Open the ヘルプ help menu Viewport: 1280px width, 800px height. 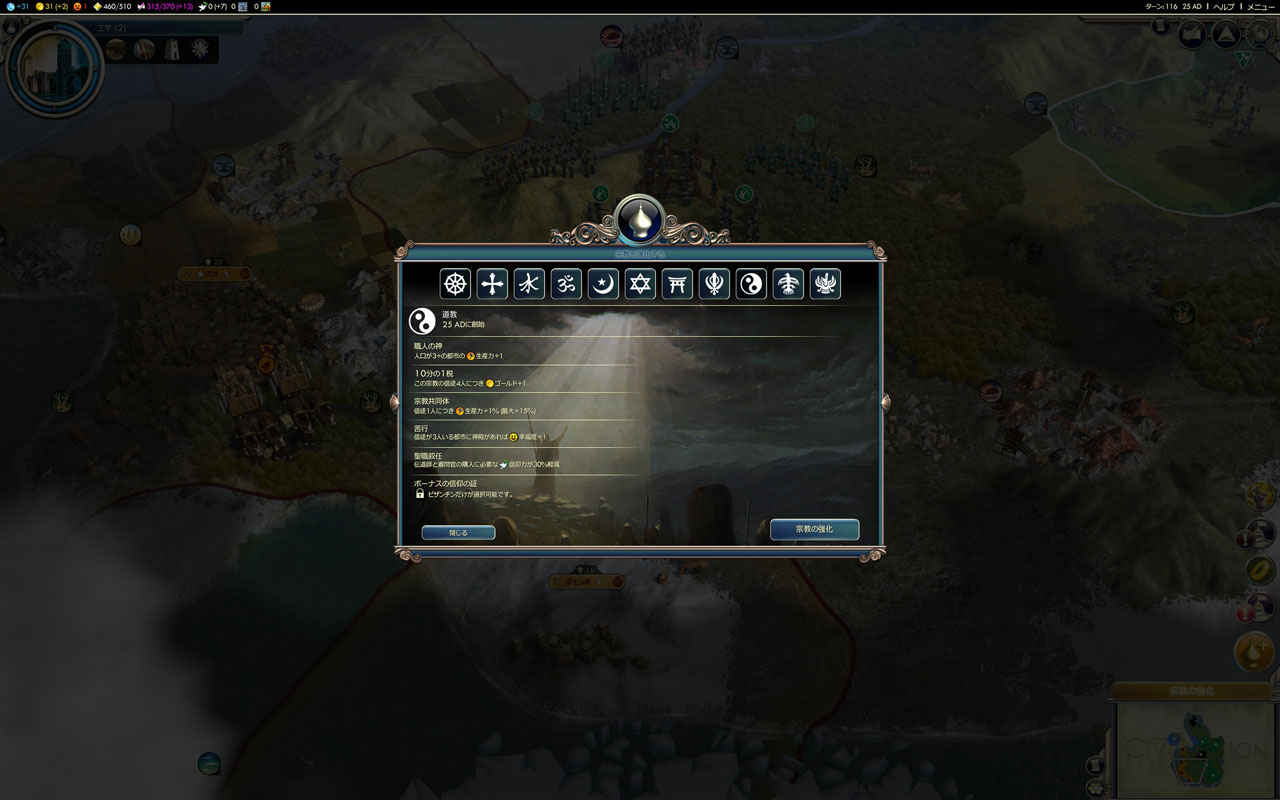tap(1224, 6)
